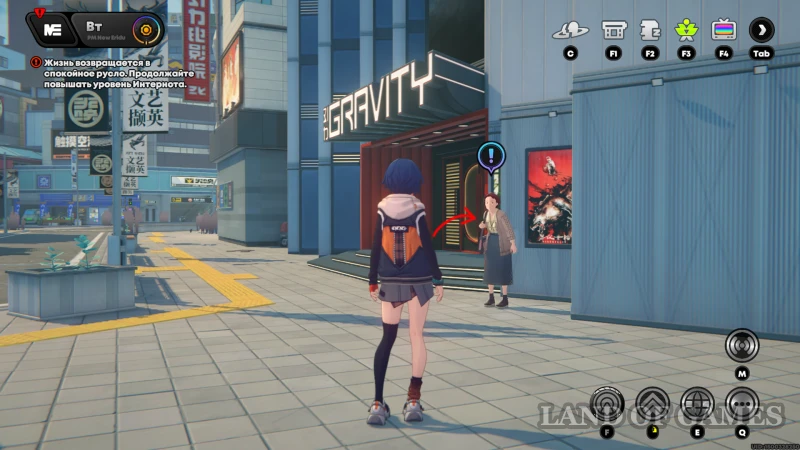Screen dimensions: 800x450
Task: Open the memory card icon
Action: tap(650, 30)
